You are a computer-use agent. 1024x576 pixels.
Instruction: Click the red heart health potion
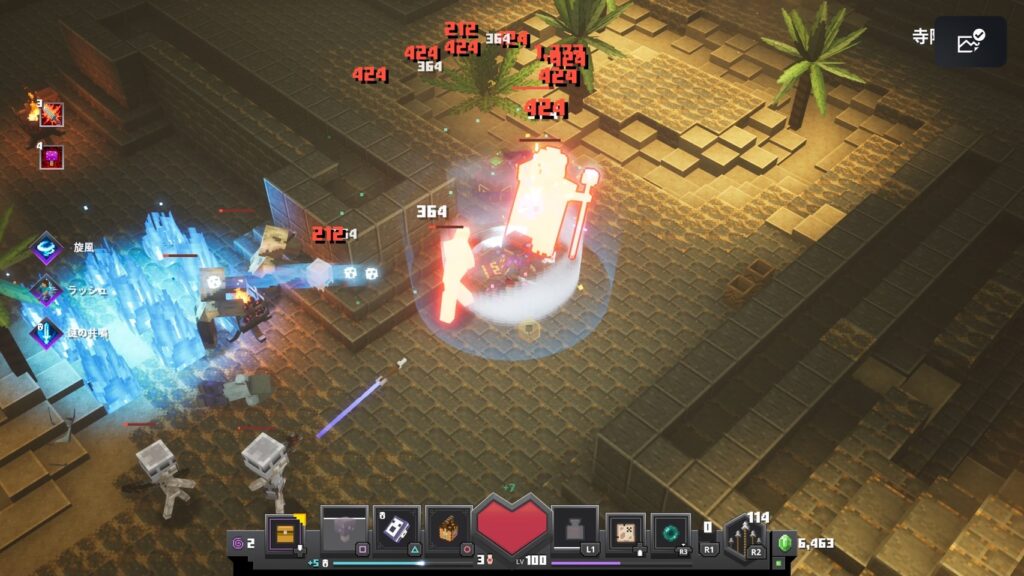[512, 526]
